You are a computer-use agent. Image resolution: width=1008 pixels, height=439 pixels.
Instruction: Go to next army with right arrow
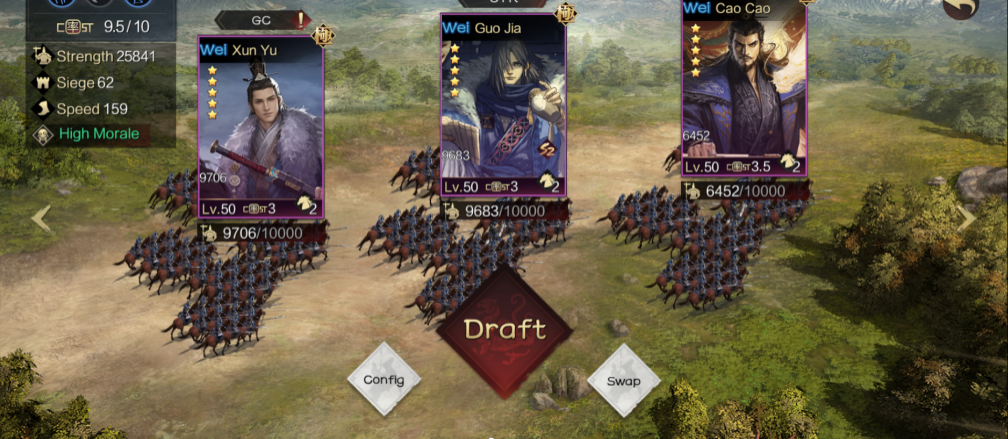tap(966, 219)
